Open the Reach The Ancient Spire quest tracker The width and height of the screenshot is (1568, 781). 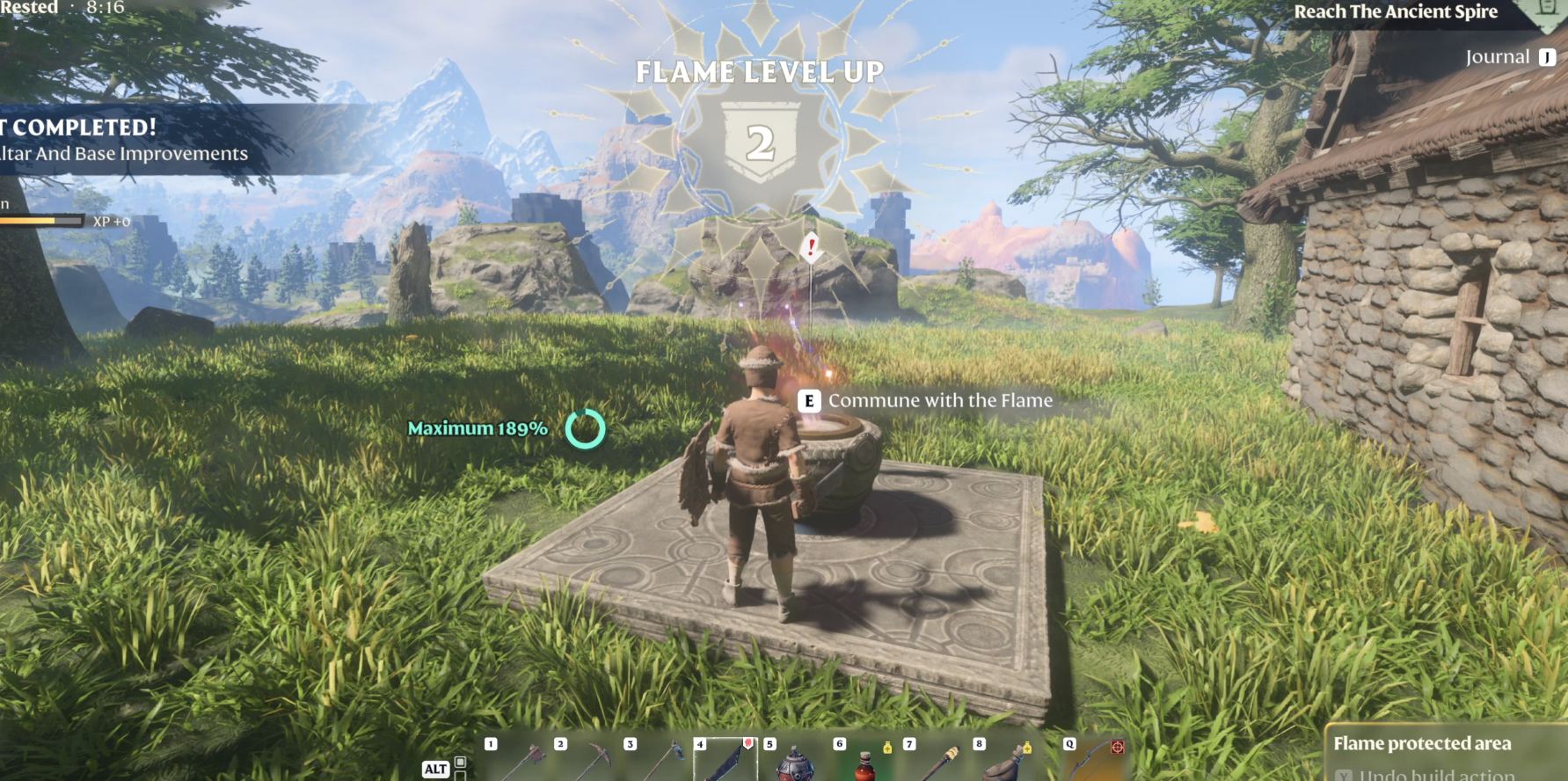click(1395, 12)
